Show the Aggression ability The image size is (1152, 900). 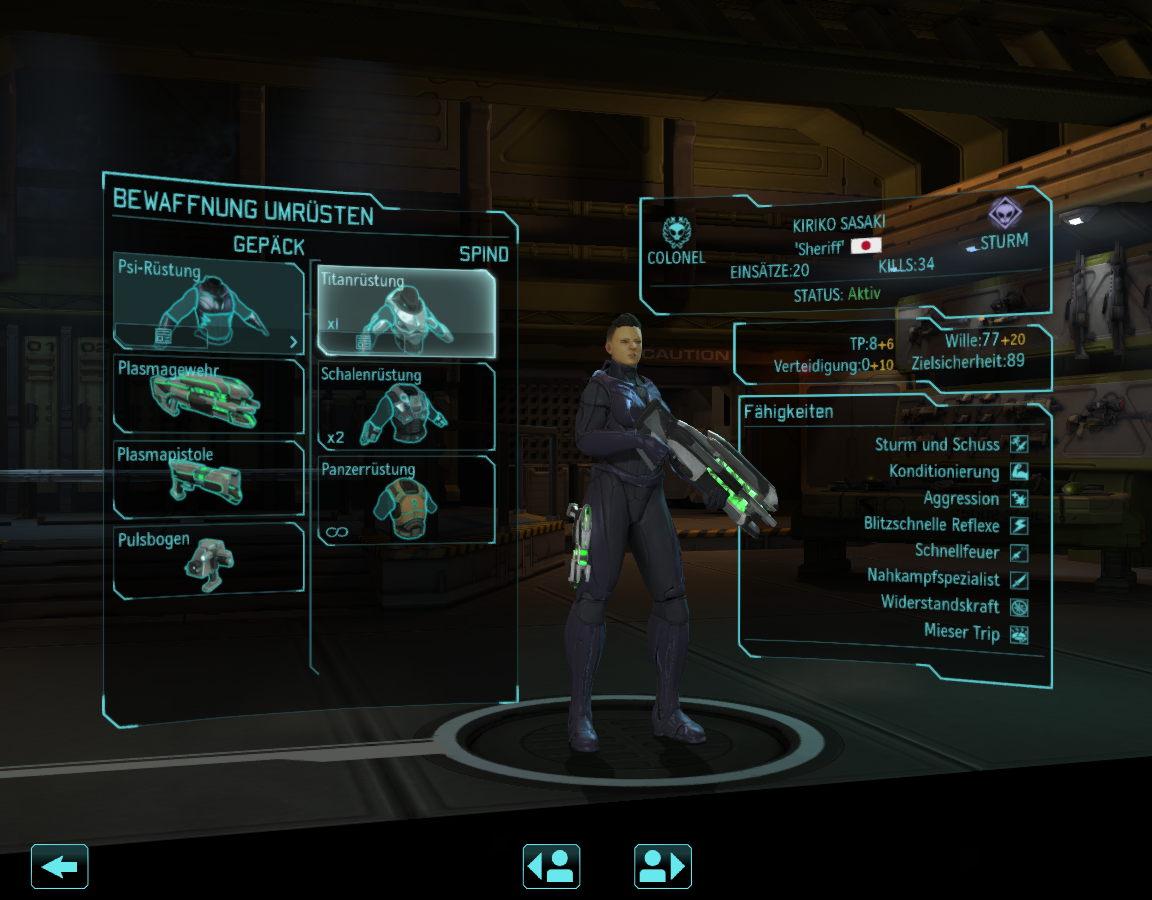click(x=1018, y=498)
